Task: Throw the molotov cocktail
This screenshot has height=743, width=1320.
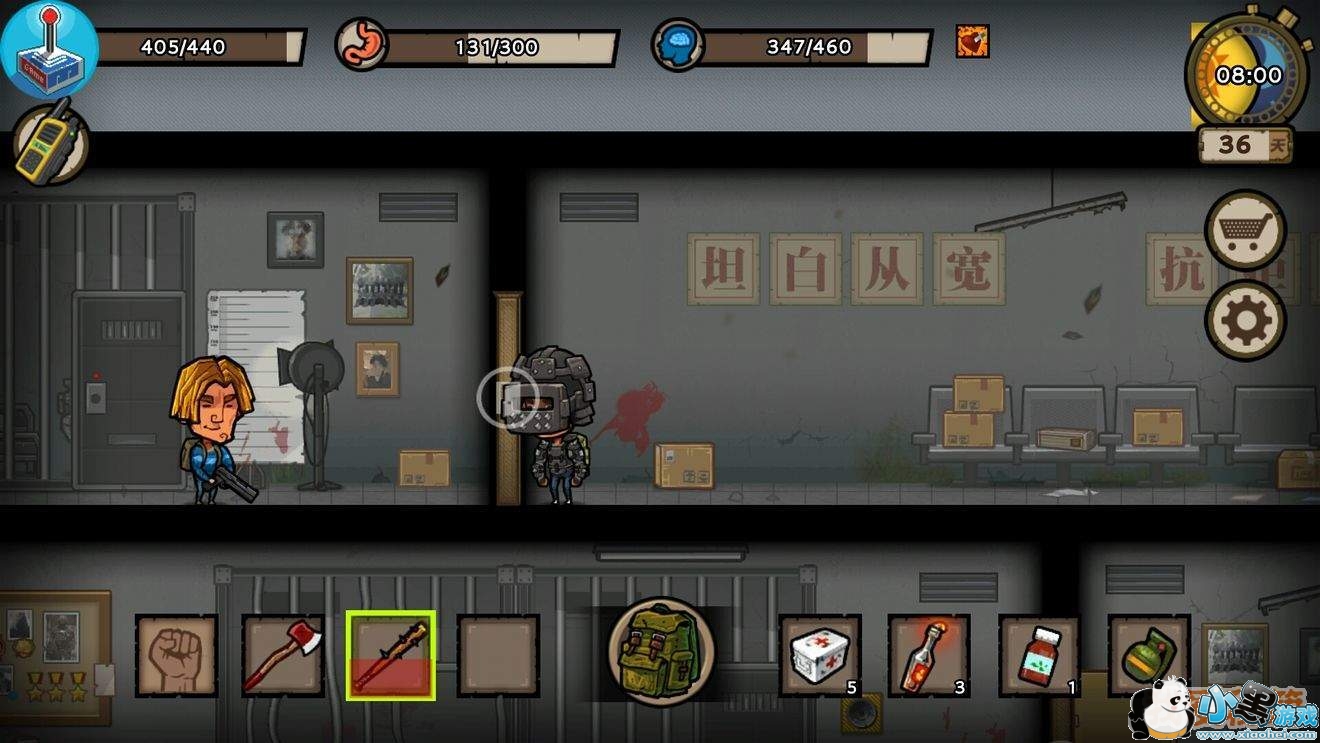Action: click(x=929, y=655)
